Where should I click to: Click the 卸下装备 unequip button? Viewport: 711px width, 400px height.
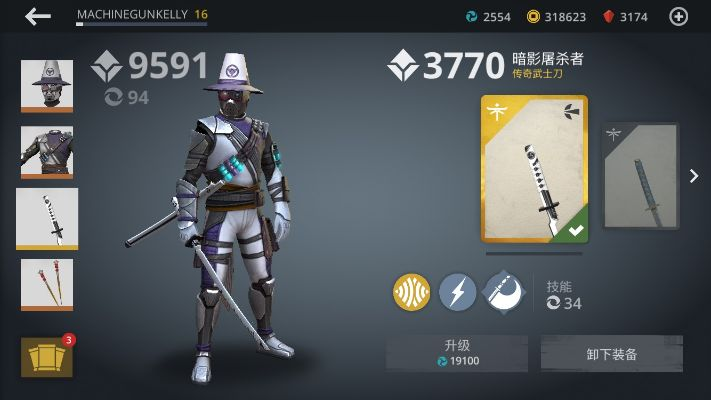612,353
